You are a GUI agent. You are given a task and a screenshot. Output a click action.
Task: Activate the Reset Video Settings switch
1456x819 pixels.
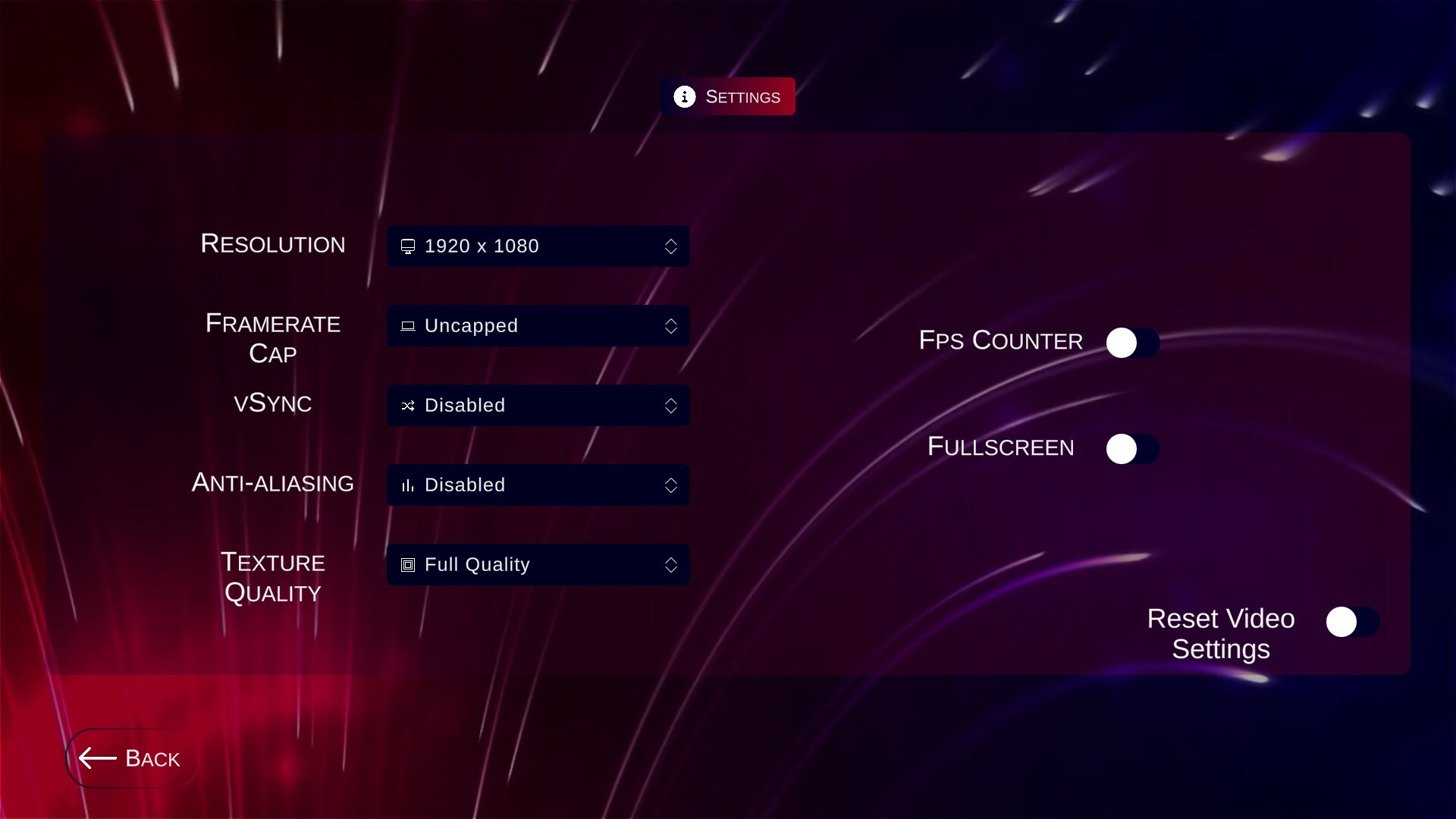(1353, 621)
